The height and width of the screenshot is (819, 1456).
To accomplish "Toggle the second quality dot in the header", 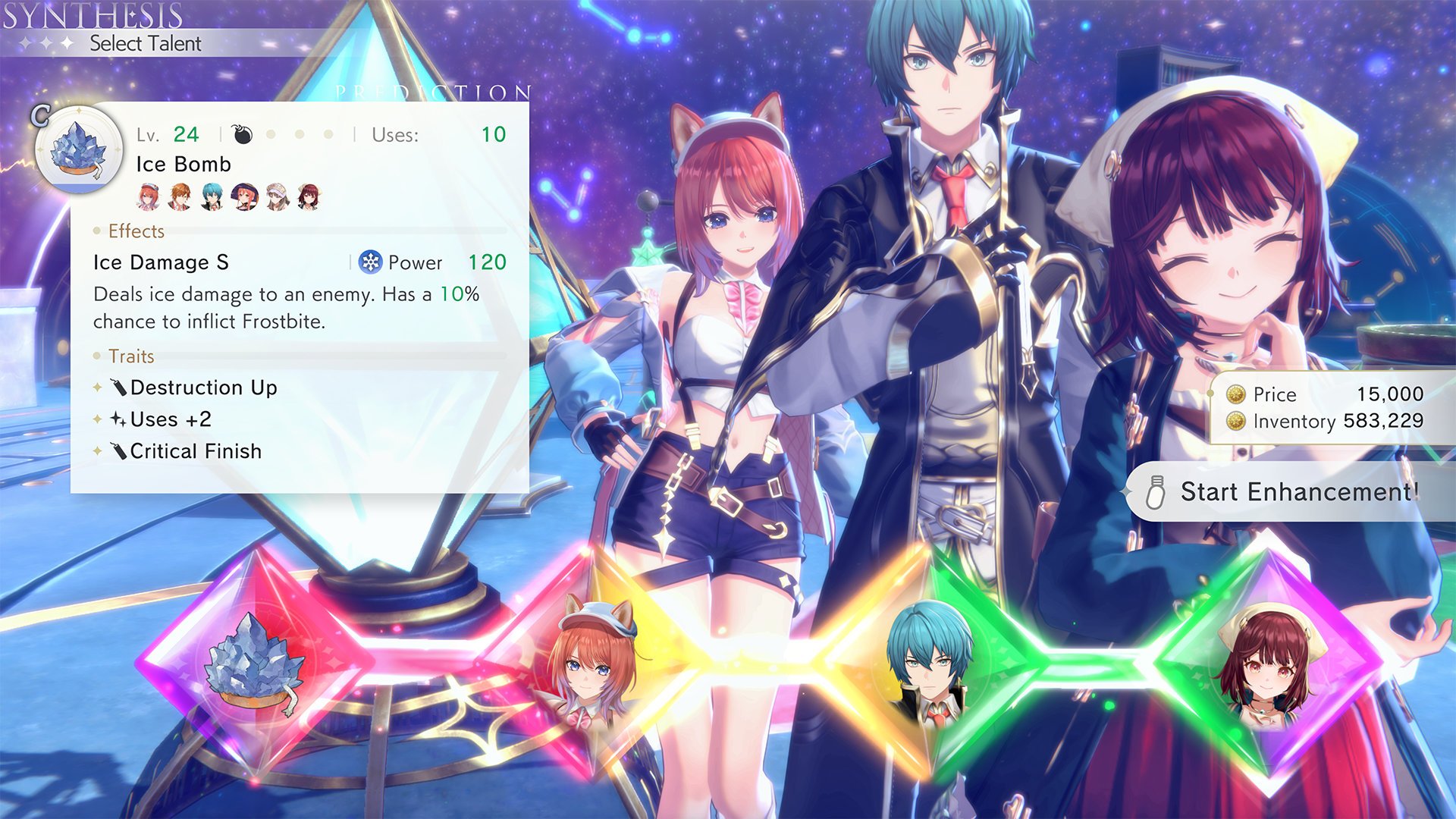I will pyautogui.click(x=299, y=135).
